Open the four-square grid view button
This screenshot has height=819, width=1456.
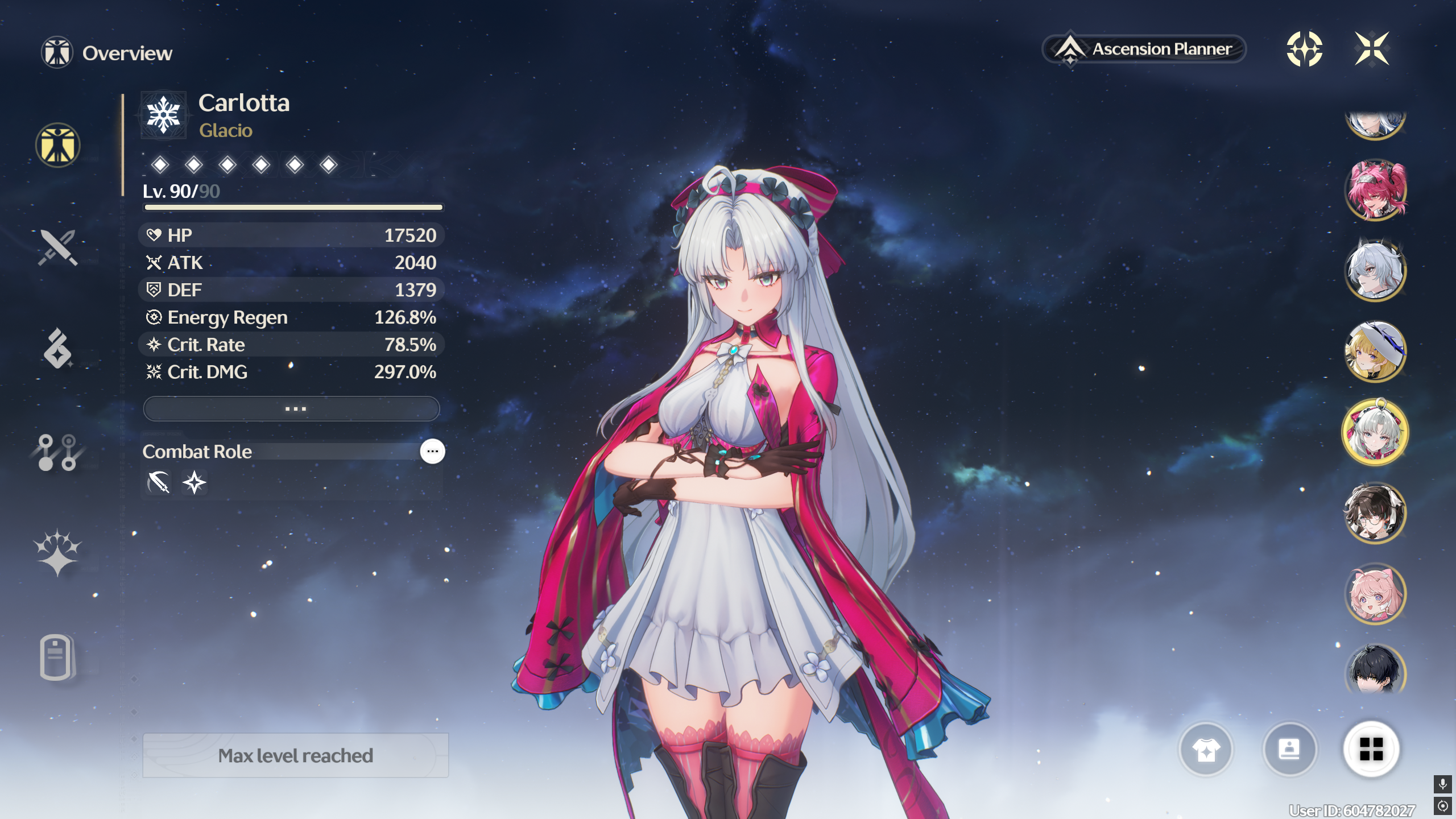pos(1371,750)
